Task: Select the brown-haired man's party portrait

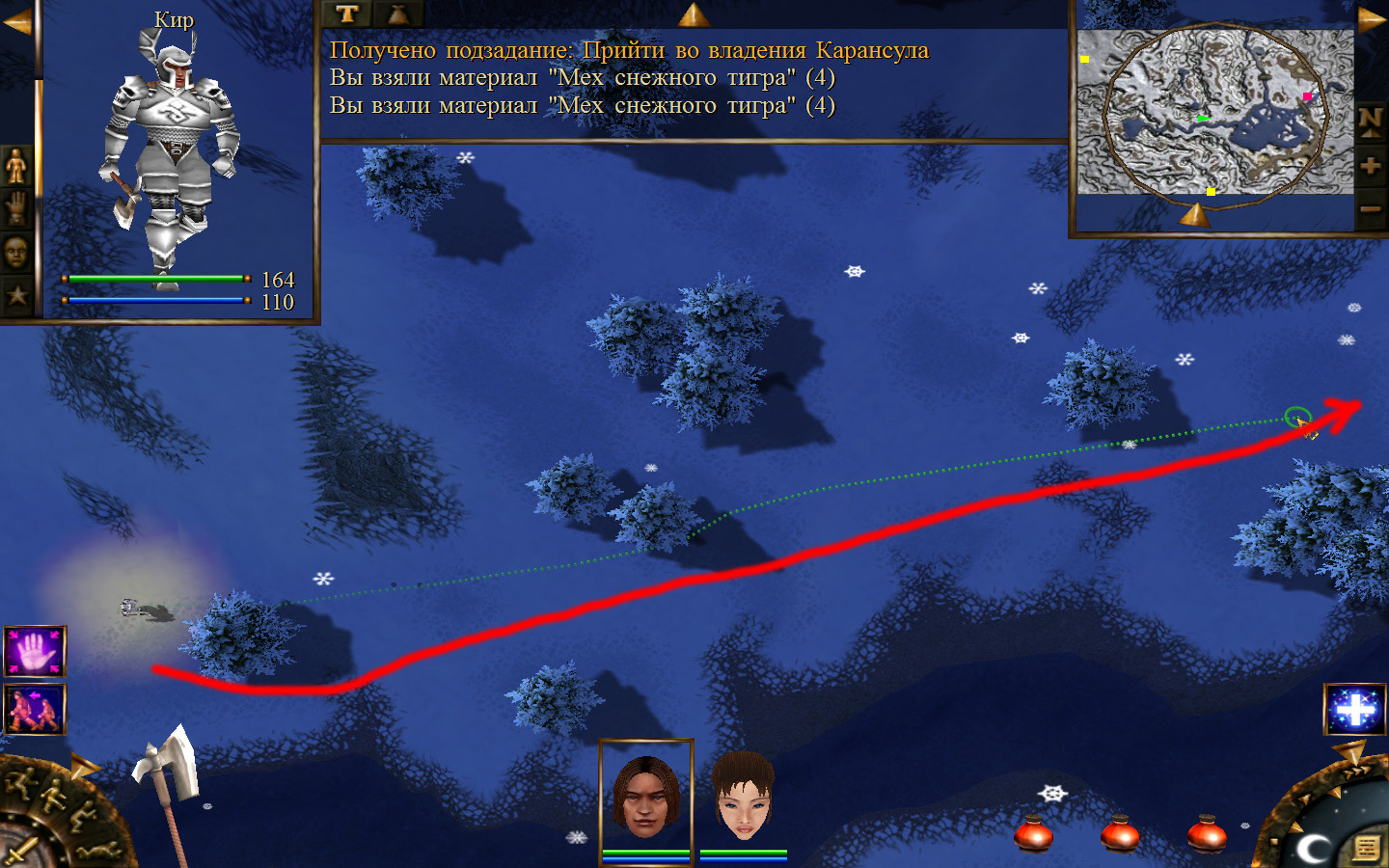Action: coord(645,796)
